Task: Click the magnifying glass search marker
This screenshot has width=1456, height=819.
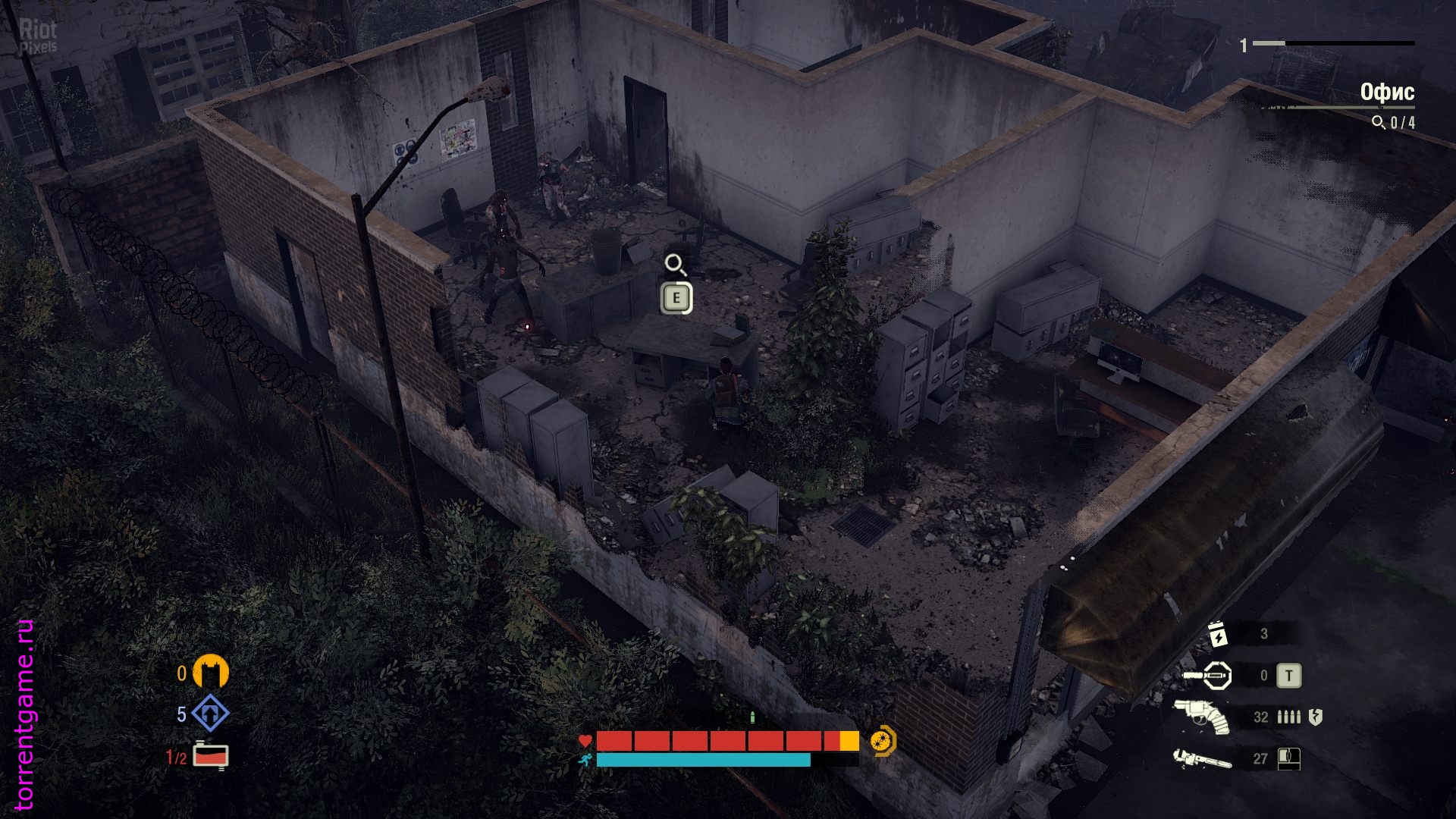Action: (x=675, y=265)
